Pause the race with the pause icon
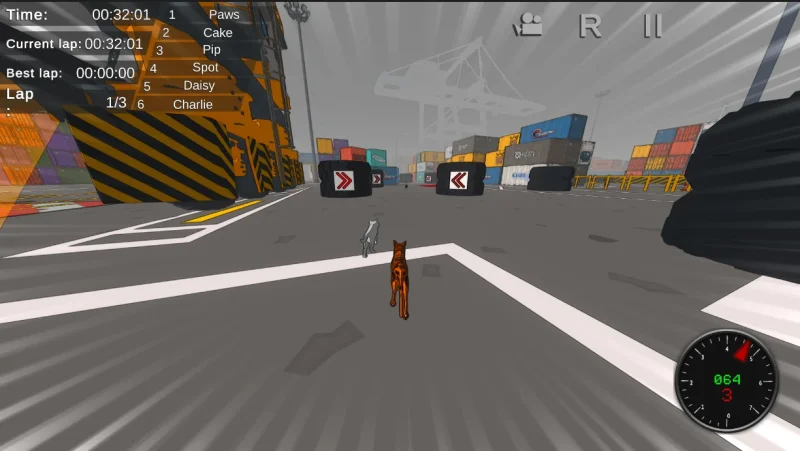 652,26
